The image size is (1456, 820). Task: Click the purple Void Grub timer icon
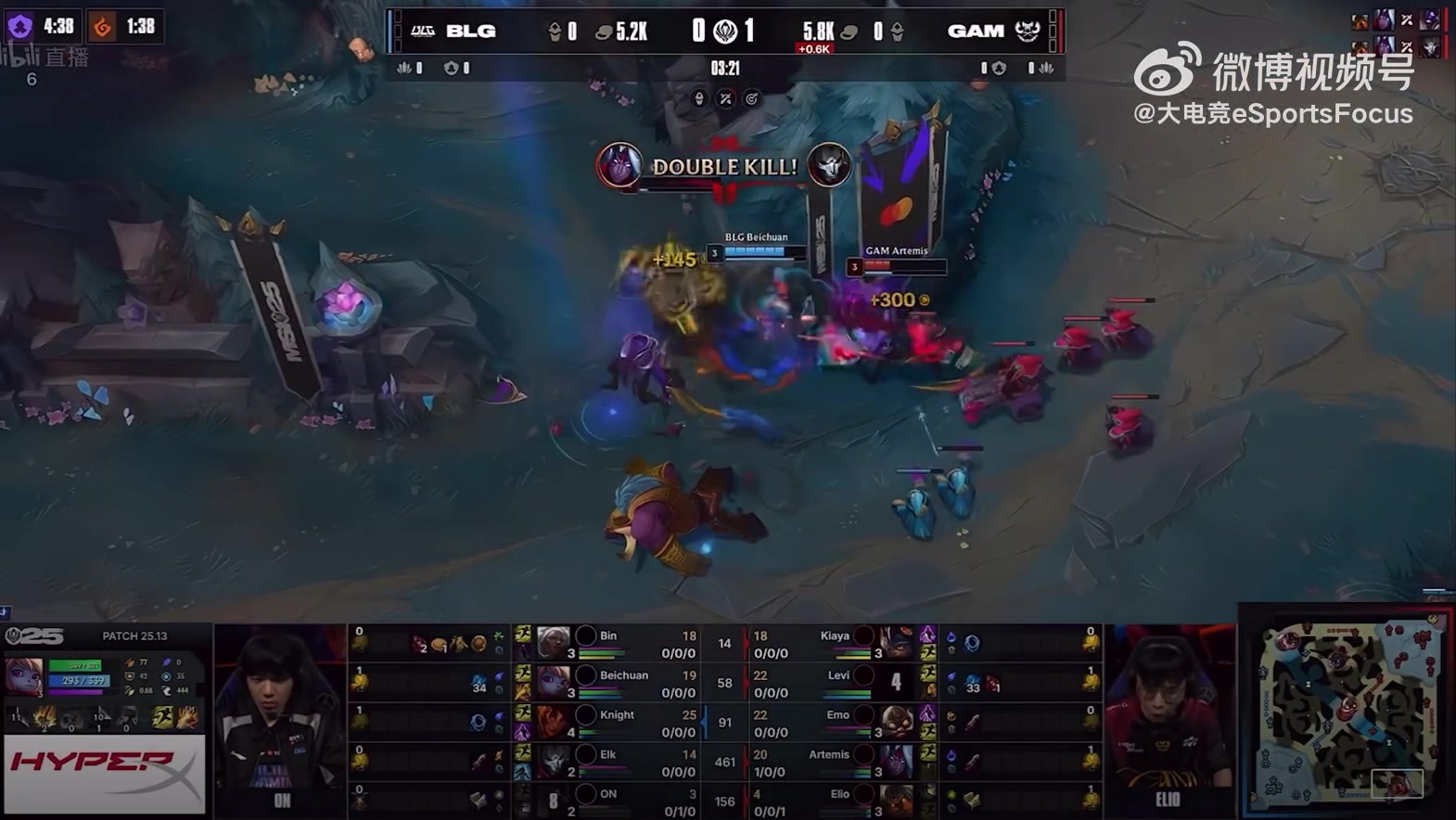19,26
